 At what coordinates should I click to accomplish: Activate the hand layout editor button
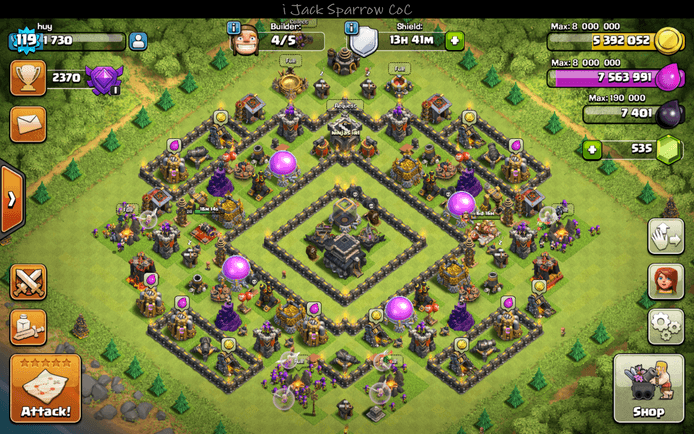pyautogui.click(x=665, y=237)
